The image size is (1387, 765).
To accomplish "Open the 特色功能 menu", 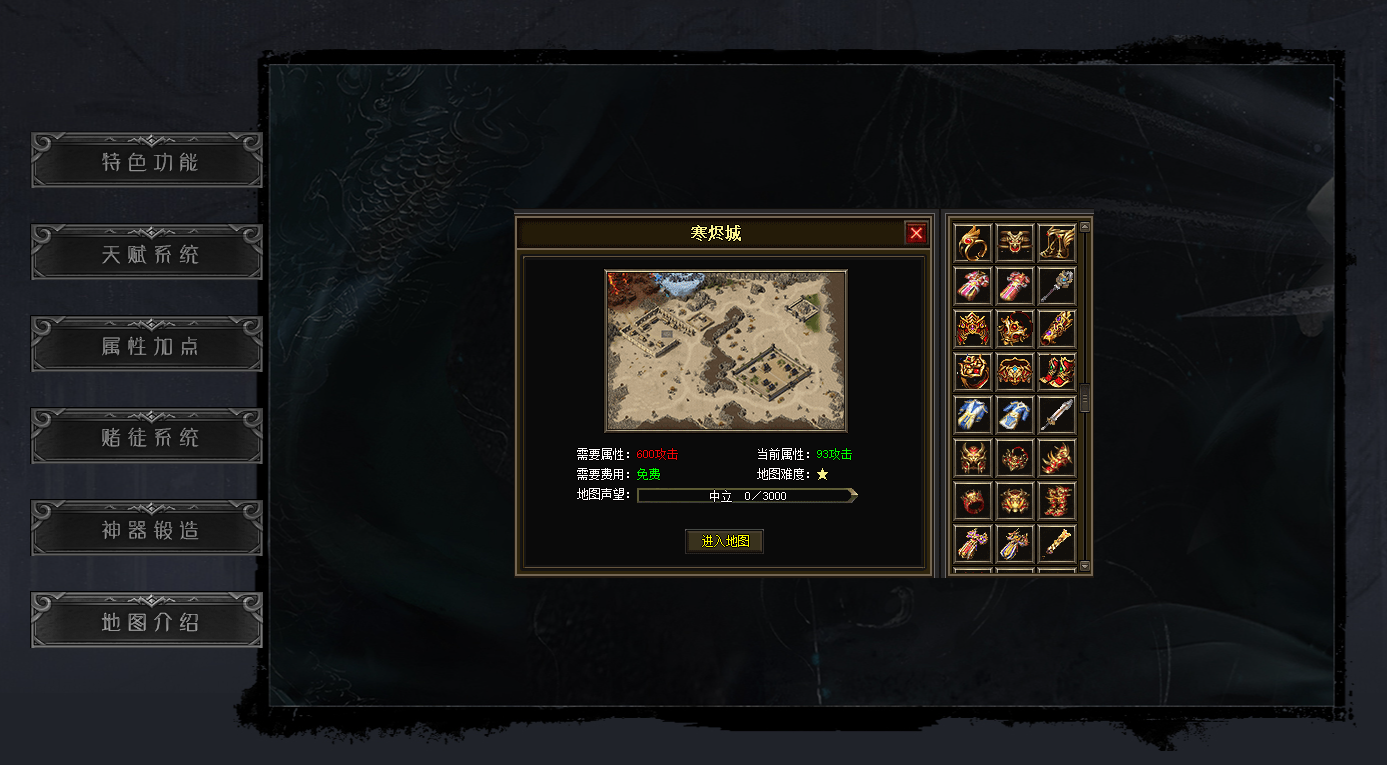I will pos(148,161).
